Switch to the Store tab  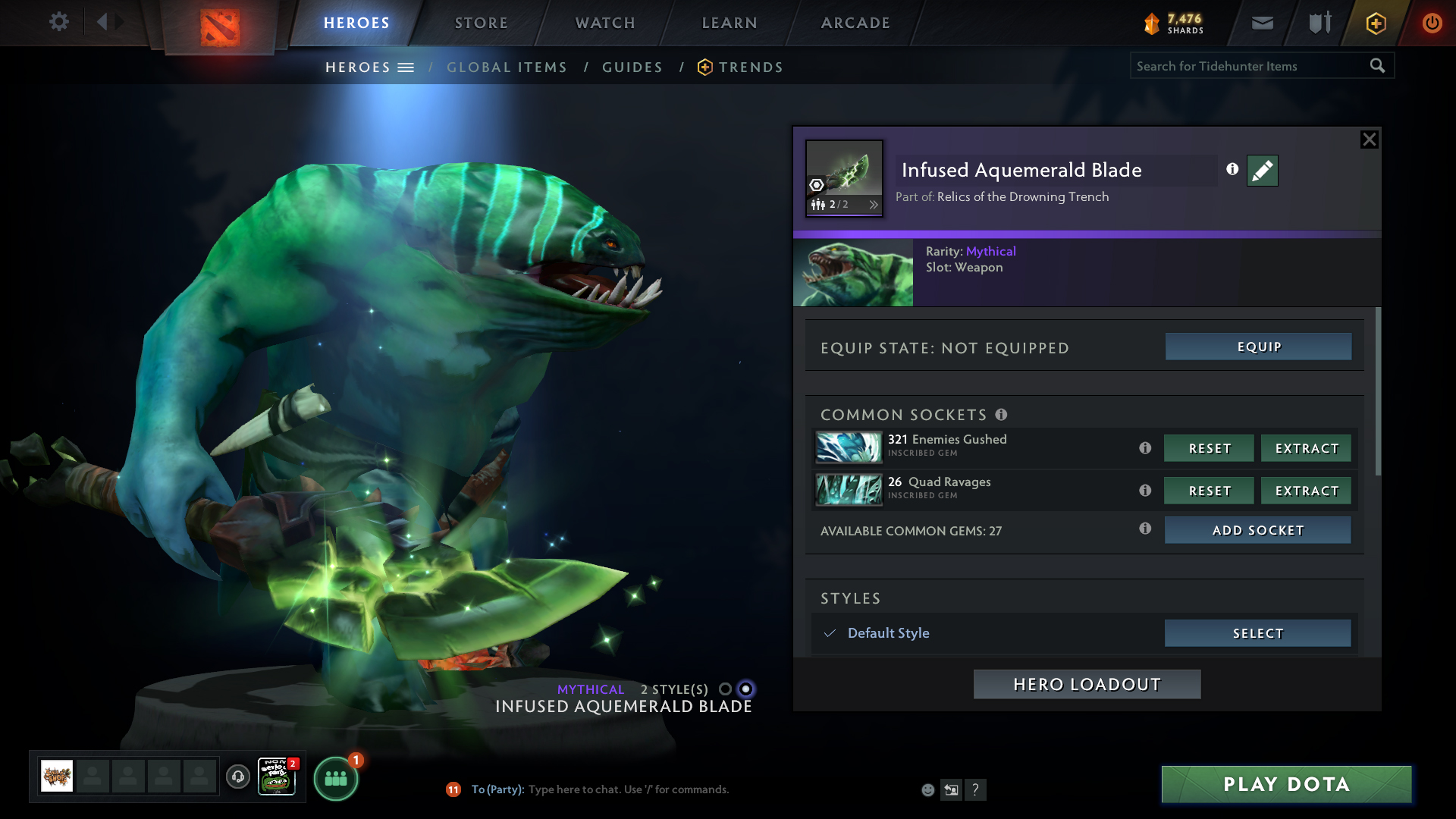click(481, 23)
